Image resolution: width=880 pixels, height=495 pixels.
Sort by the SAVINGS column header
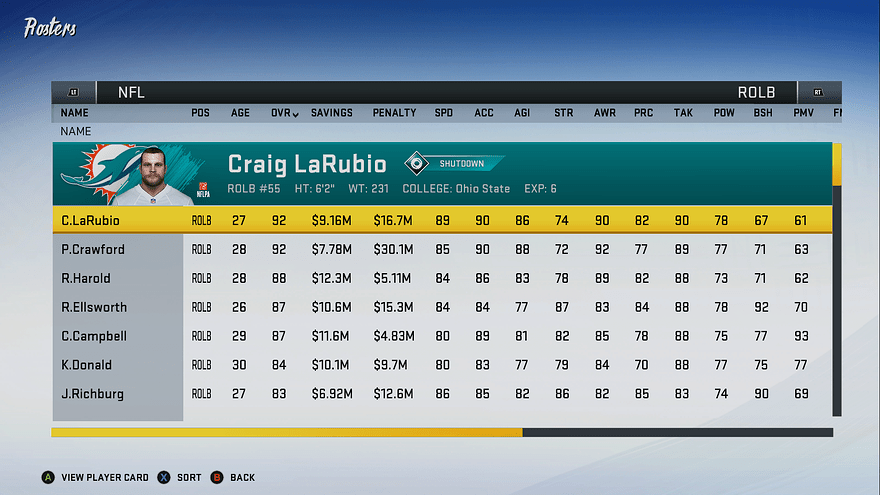pos(331,113)
